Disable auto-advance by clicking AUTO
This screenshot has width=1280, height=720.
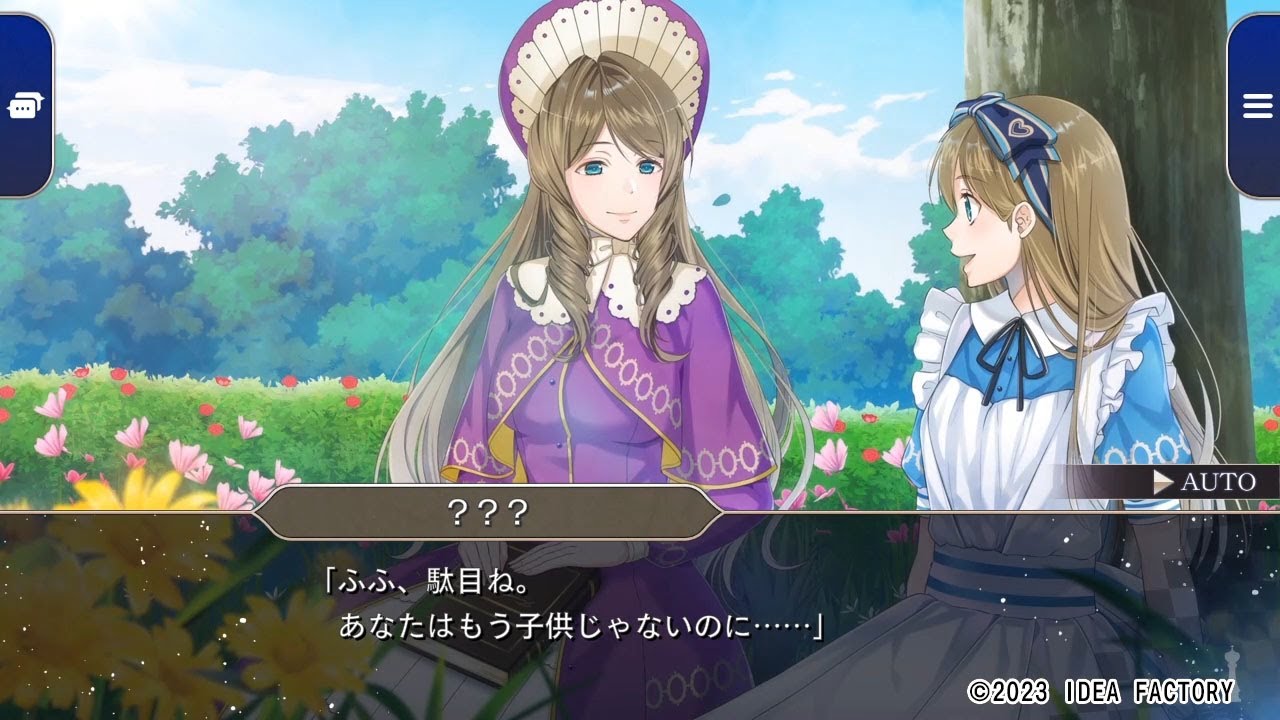pos(1217,483)
